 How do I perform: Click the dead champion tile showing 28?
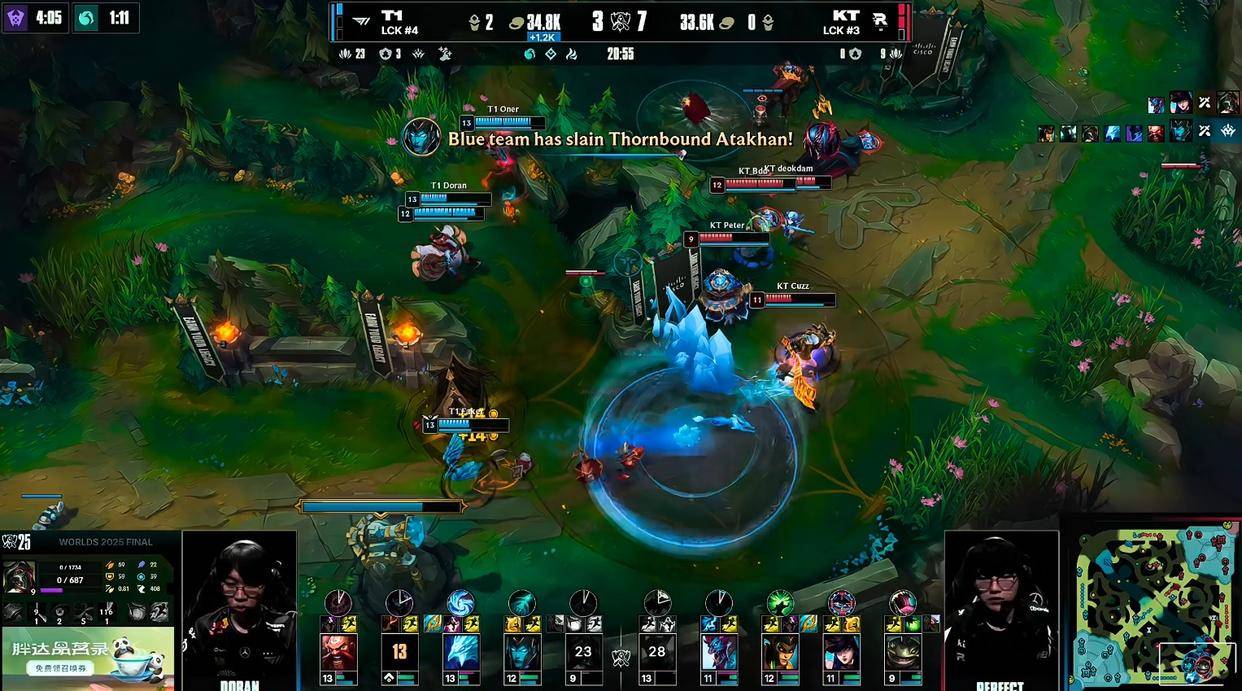point(657,652)
